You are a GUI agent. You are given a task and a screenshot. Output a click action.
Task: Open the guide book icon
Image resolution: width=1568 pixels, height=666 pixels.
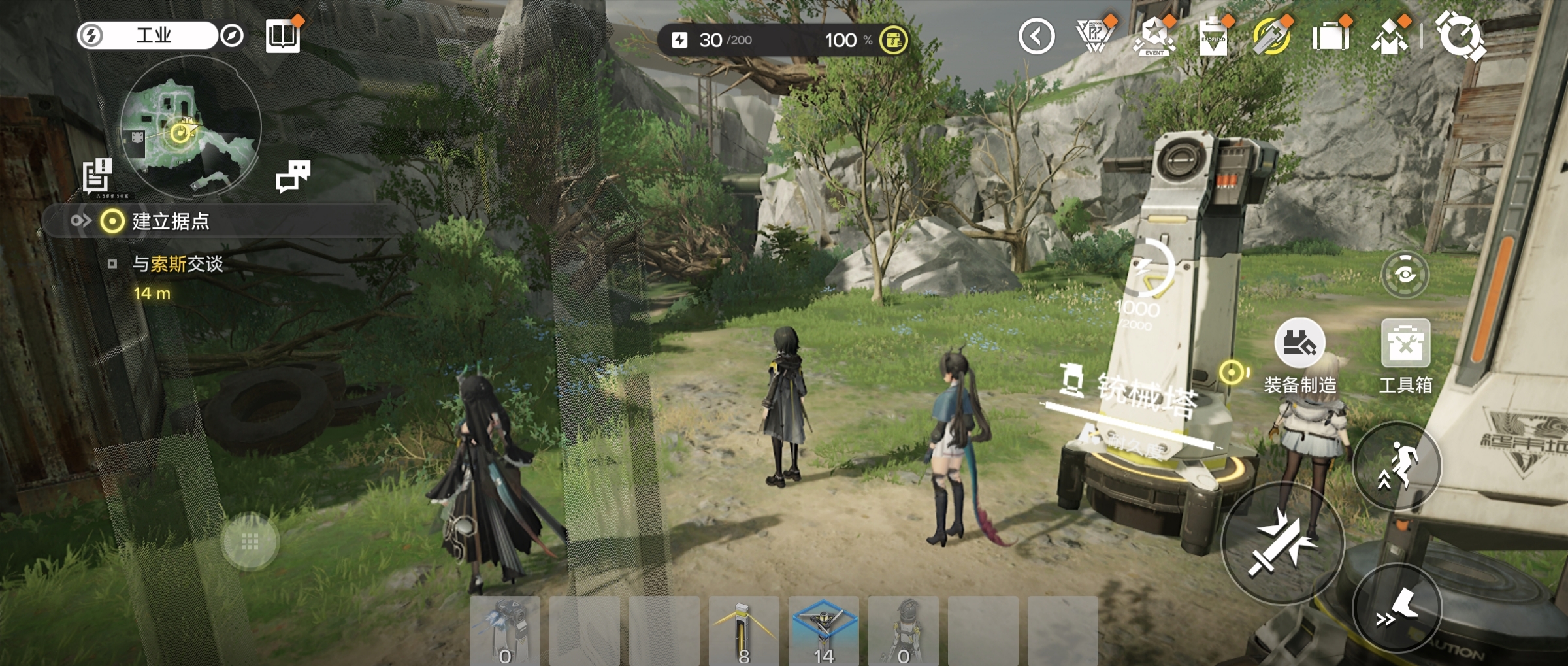click(x=283, y=35)
